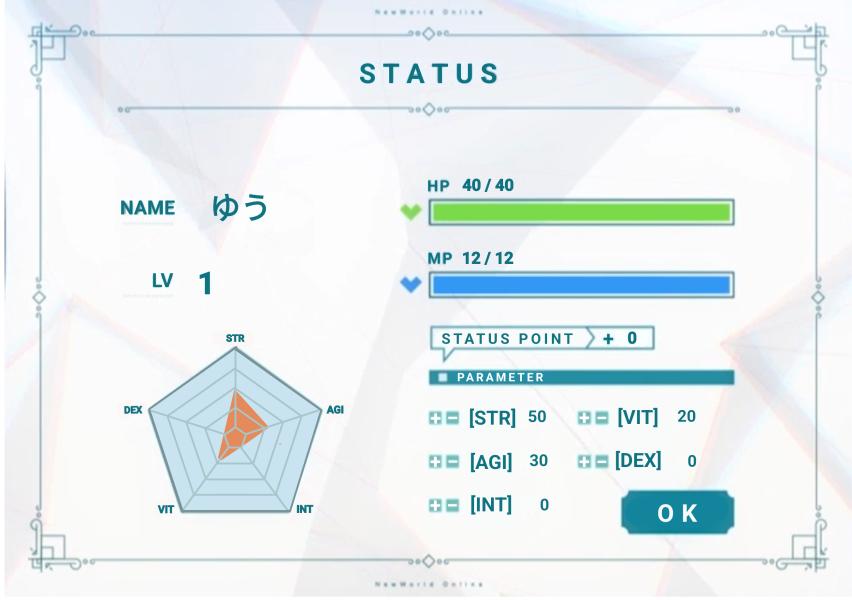
Task: Lower AGI using the minus button
Action: pos(452,462)
